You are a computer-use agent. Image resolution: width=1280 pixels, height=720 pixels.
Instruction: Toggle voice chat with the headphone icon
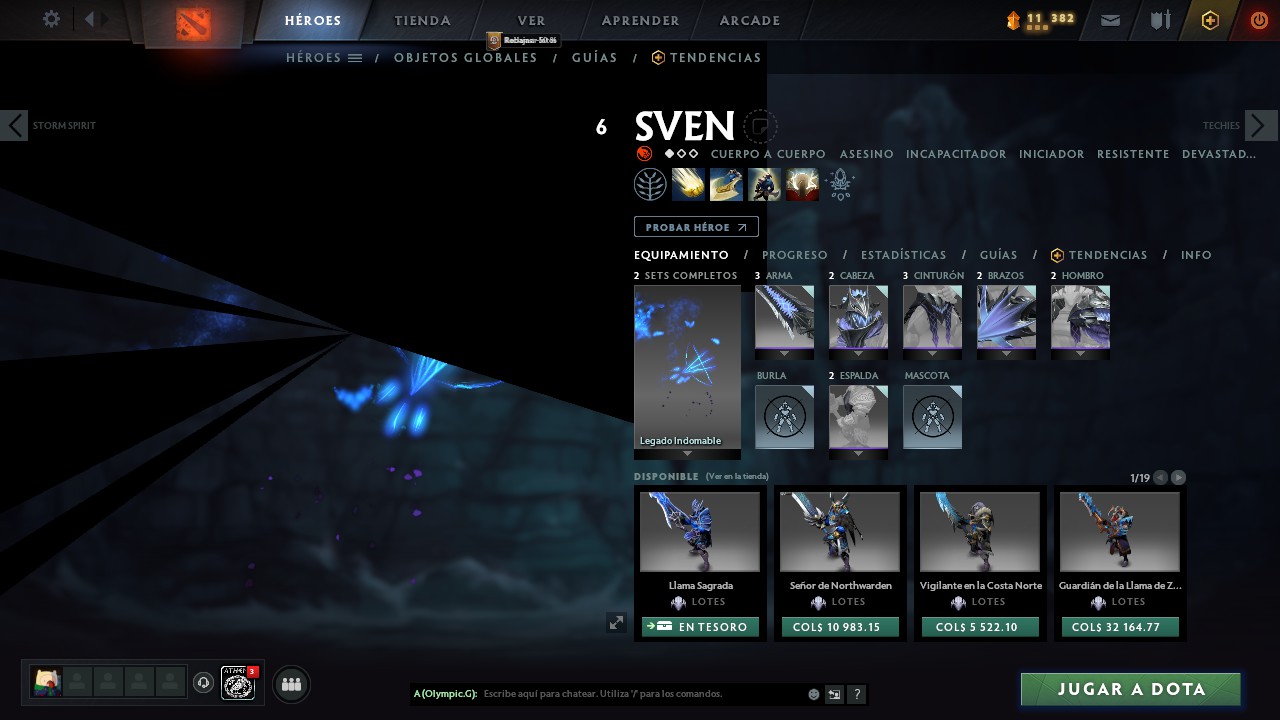(204, 683)
